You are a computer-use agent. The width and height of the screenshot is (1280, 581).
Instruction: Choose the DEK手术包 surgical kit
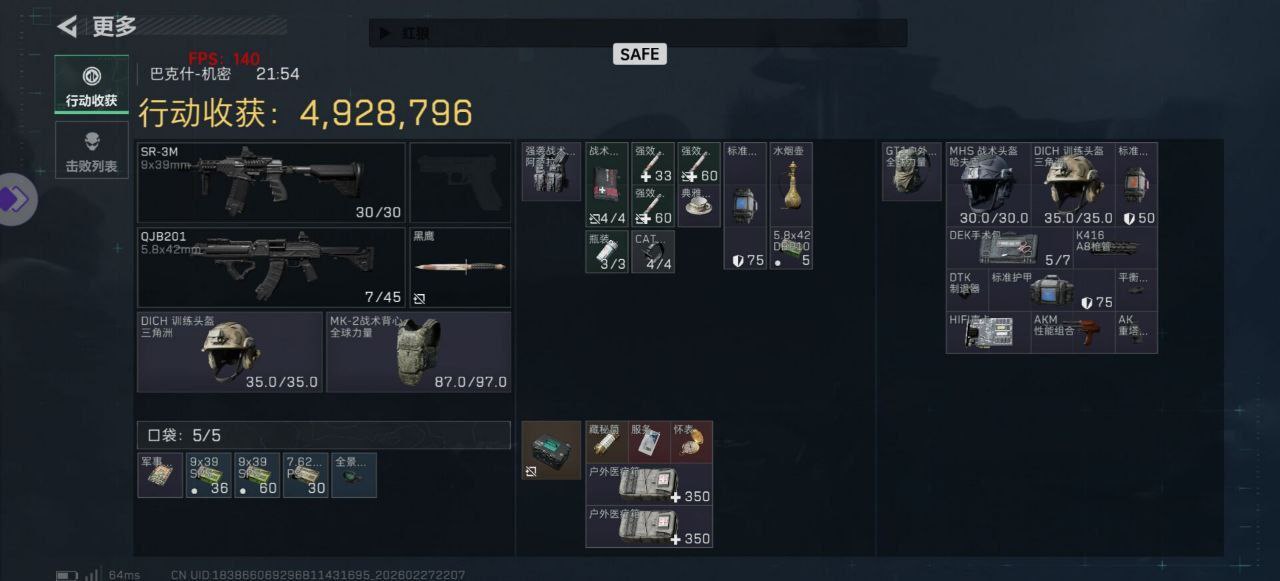(x=1009, y=248)
